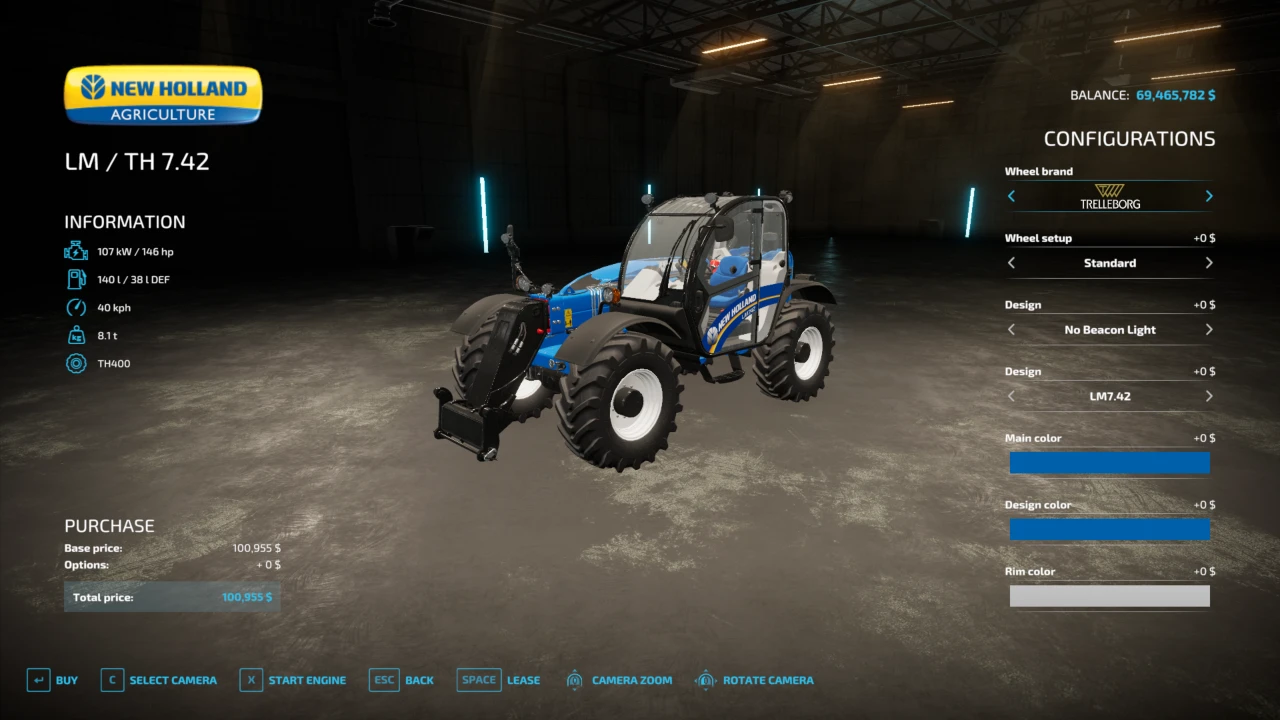The height and width of the screenshot is (720, 1280).
Task: Click the Rotate Camera icon
Action: (x=707, y=679)
